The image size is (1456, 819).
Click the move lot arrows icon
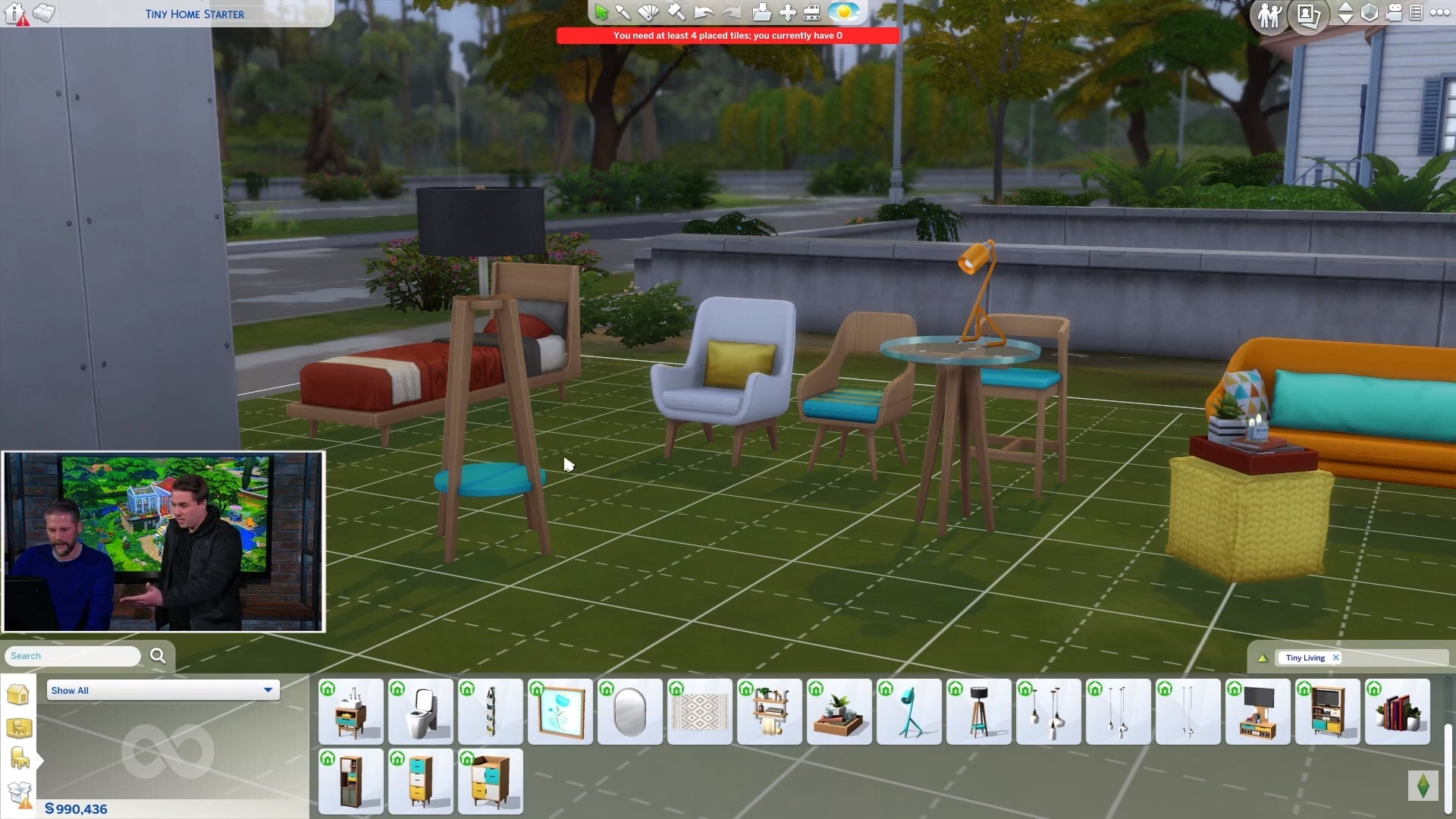click(788, 12)
